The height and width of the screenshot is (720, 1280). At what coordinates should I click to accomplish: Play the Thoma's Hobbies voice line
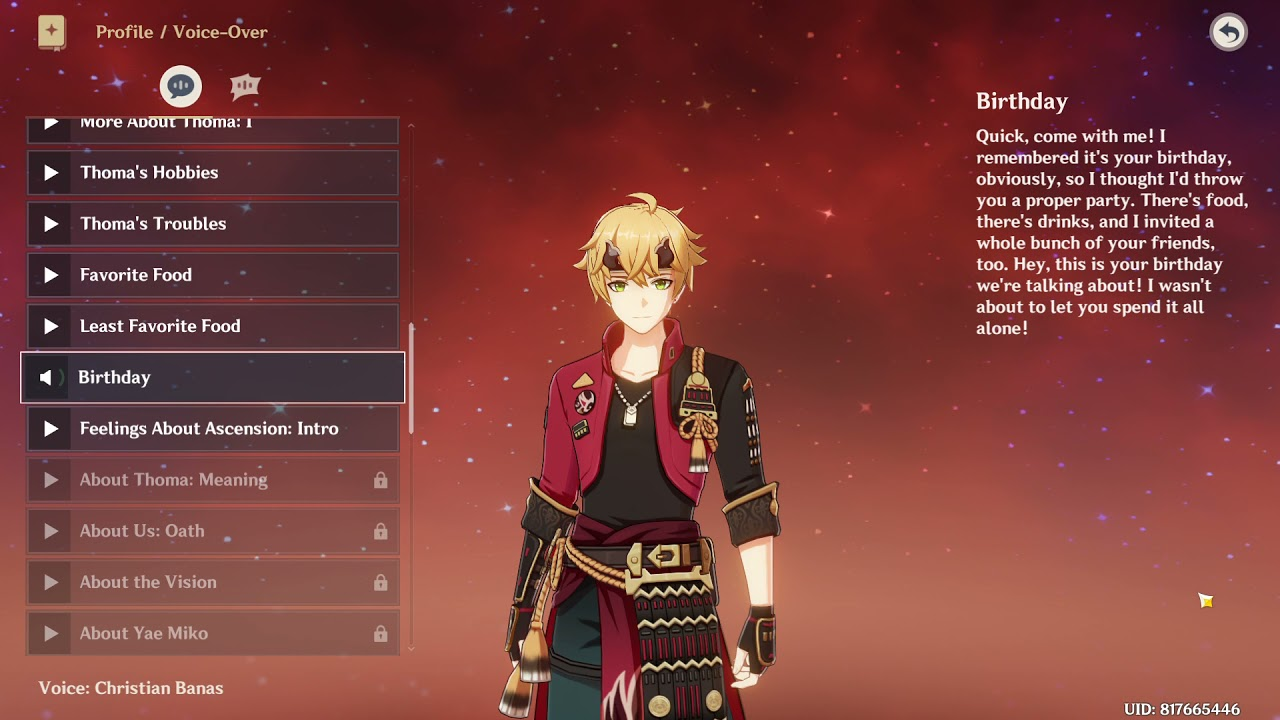(212, 173)
